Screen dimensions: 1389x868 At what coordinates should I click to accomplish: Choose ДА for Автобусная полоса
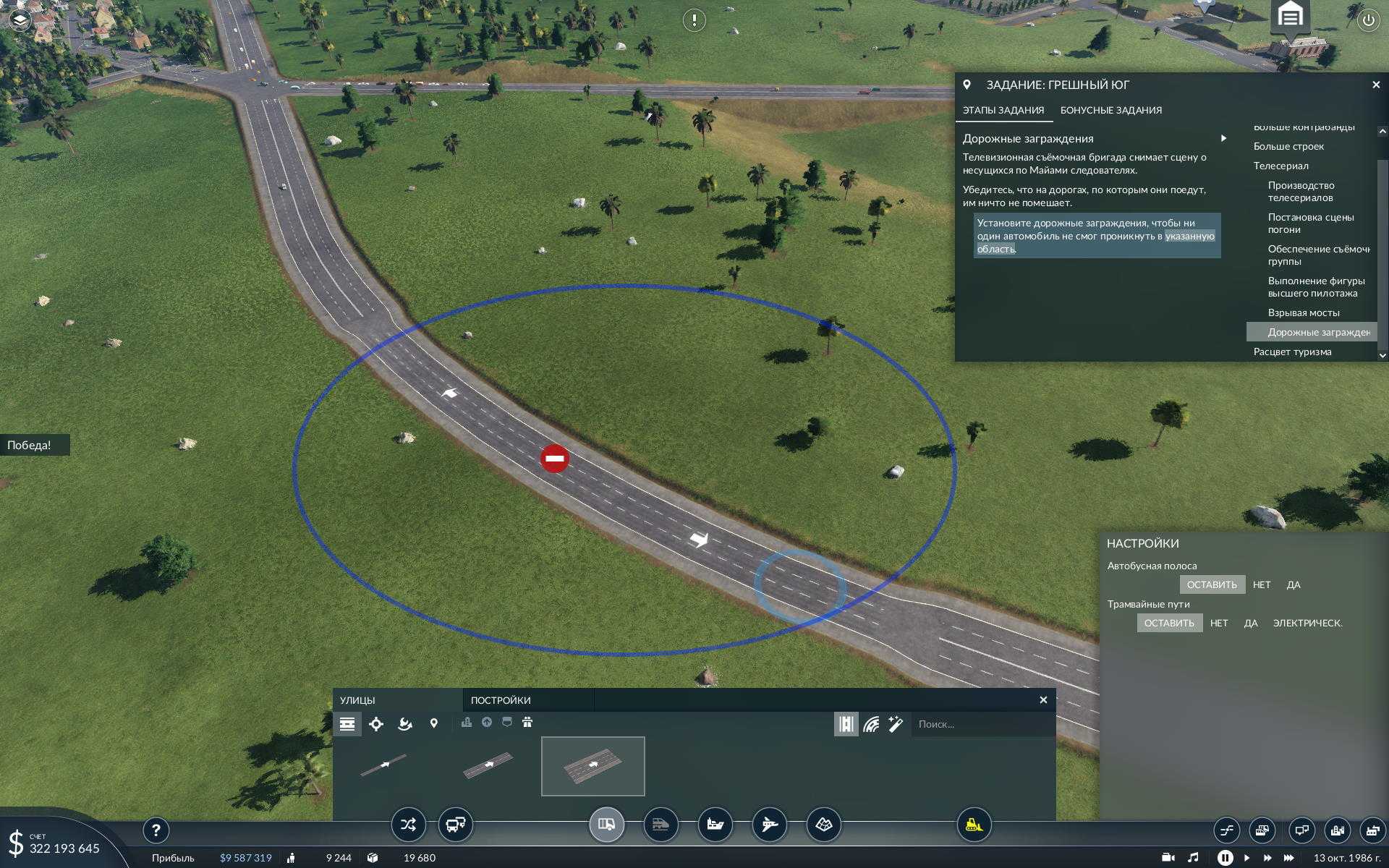1293,584
